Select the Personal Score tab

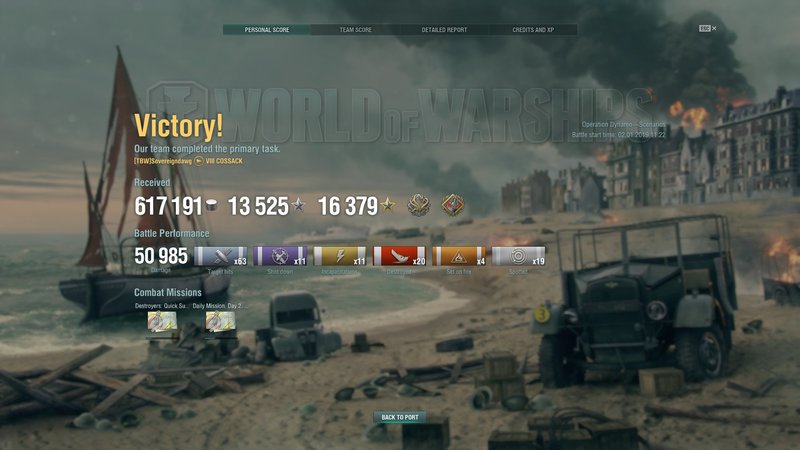click(x=266, y=30)
